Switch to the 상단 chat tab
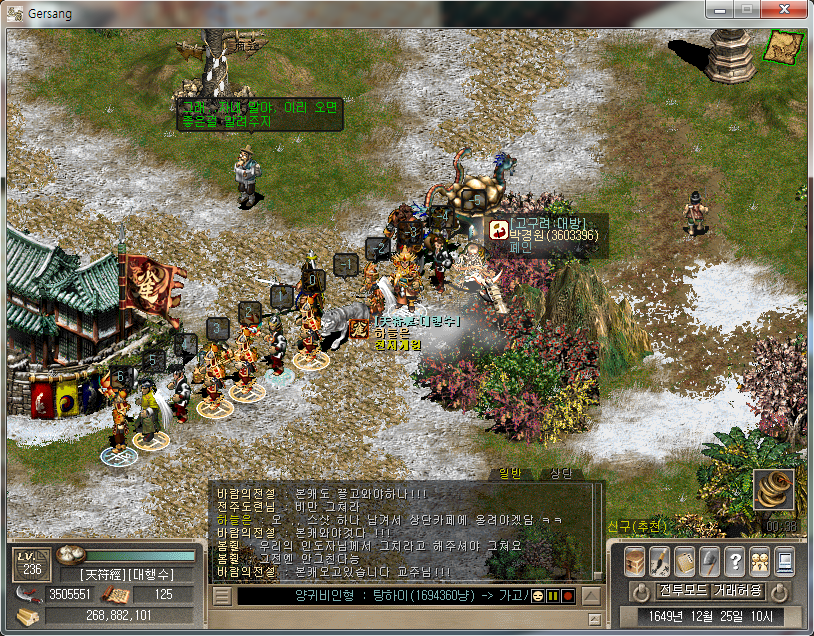This screenshot has height=636, width=814. pos(561,473)
